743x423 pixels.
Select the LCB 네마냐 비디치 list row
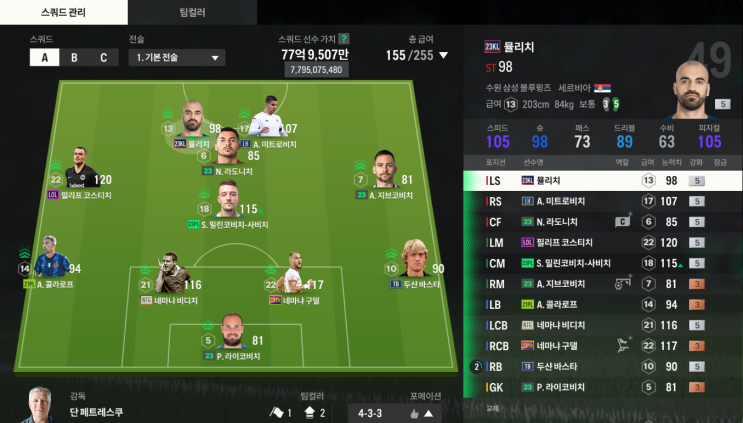click(602, 325)
